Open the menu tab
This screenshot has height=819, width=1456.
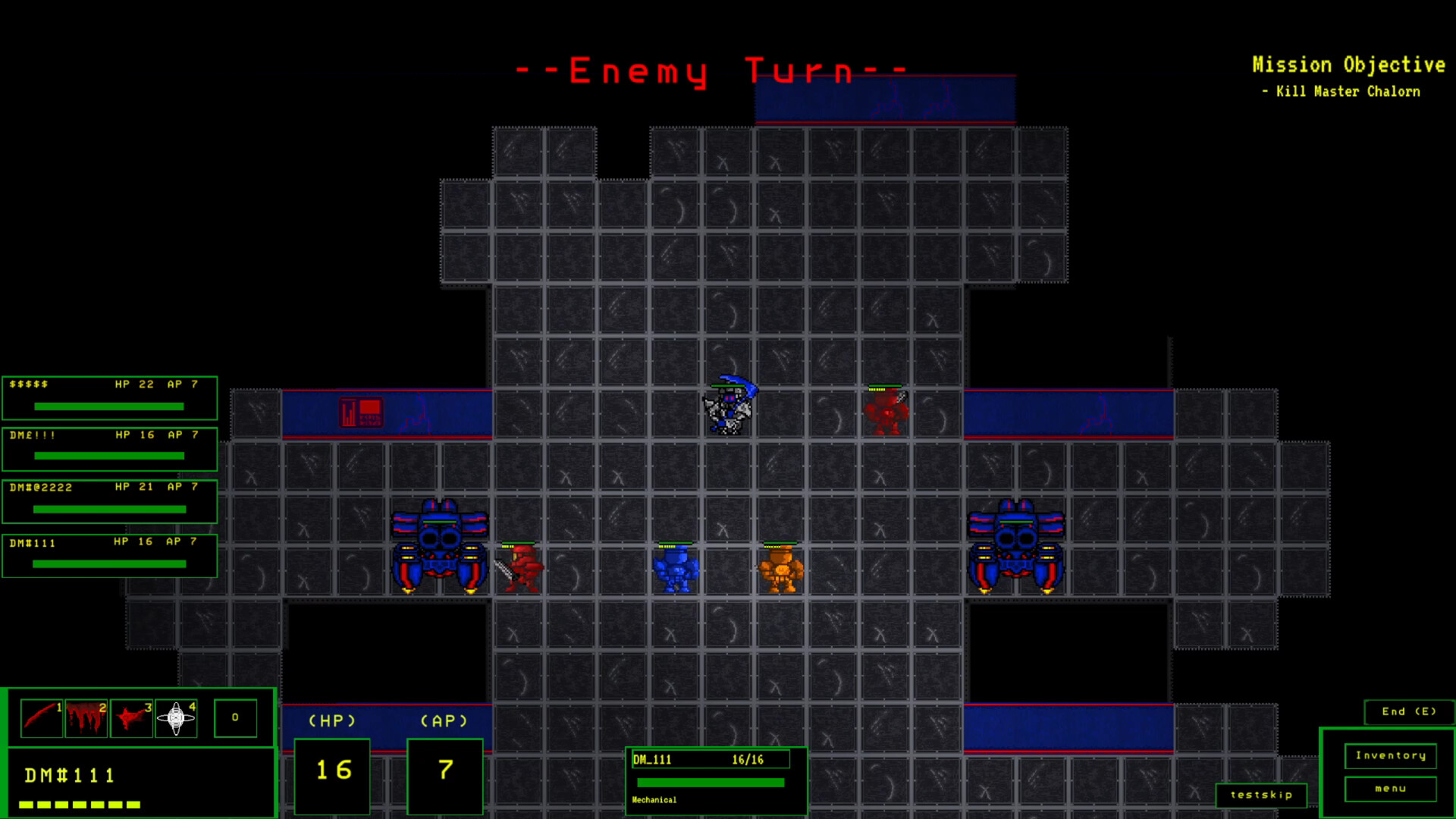(x=1390, y=789)
